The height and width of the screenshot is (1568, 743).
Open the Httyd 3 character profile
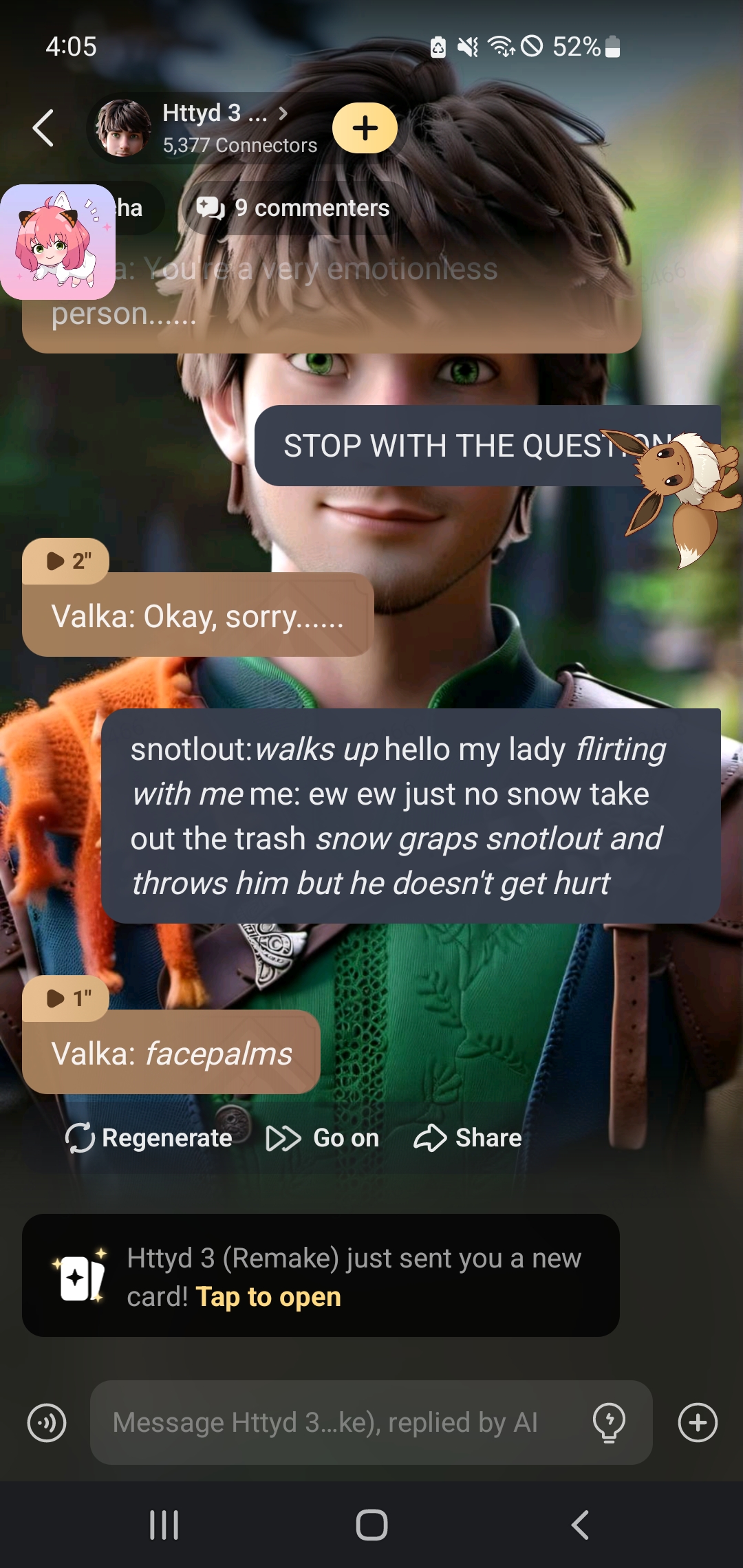(206, 128)
